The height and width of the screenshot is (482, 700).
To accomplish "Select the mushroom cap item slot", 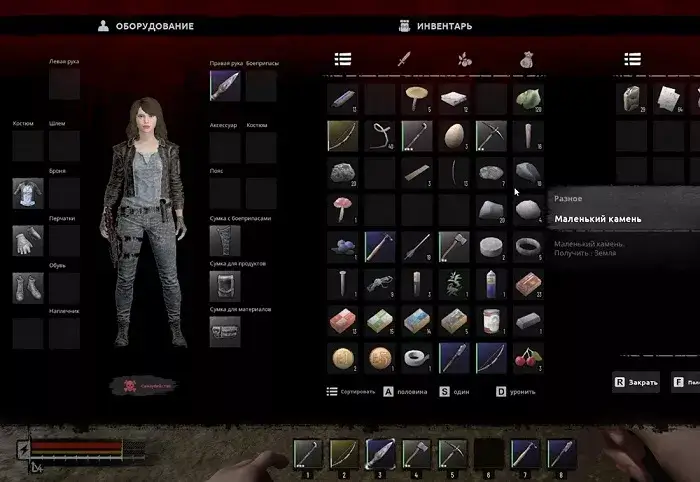I will point(417,98).
